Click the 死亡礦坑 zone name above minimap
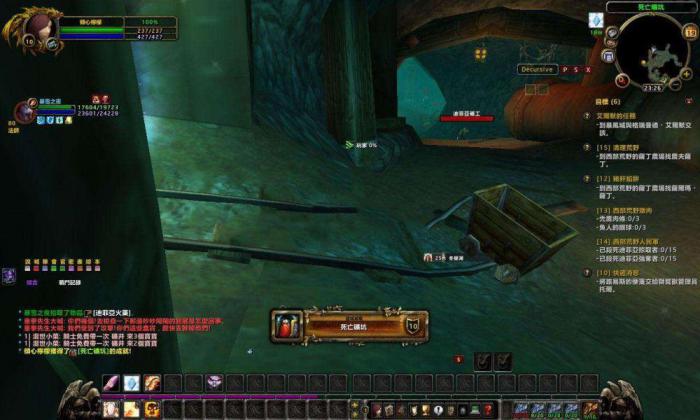Screen dimensions: 700x420 pyautogui.click(x=653, y=6)
